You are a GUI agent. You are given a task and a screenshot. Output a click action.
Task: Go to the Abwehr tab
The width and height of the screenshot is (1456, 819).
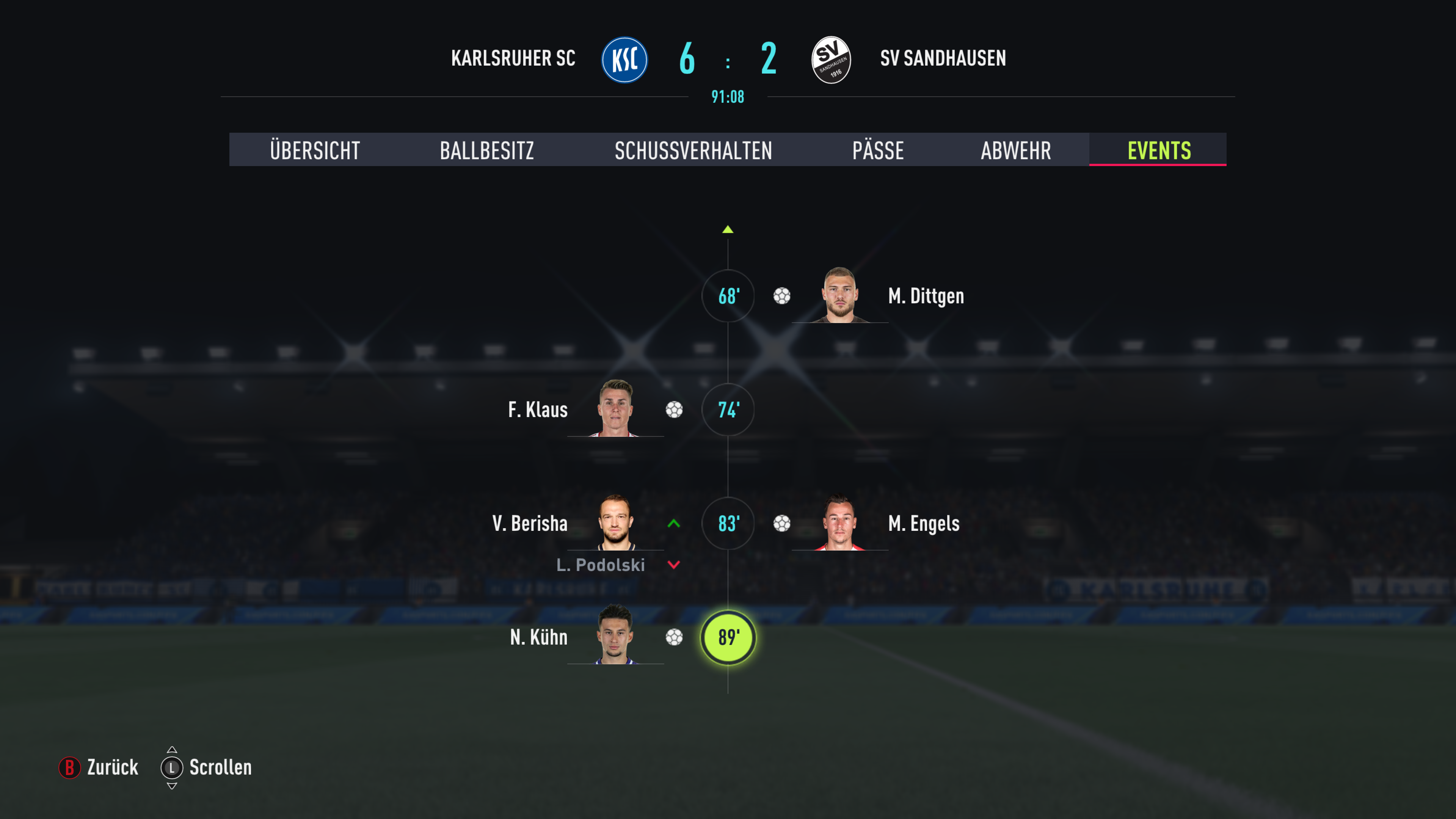(1016, 150)
